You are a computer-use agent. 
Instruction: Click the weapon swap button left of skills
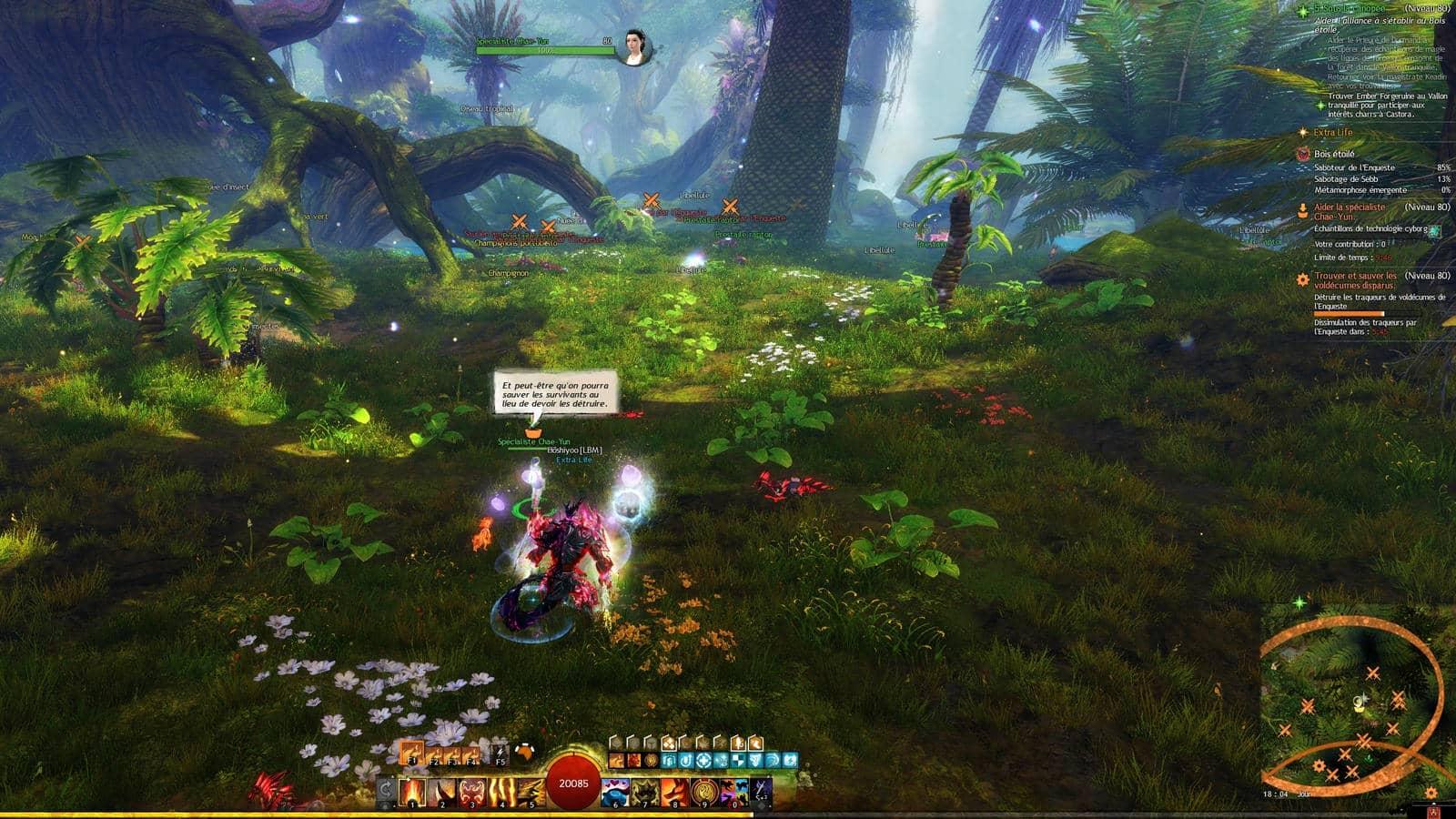tap(386, 790)
